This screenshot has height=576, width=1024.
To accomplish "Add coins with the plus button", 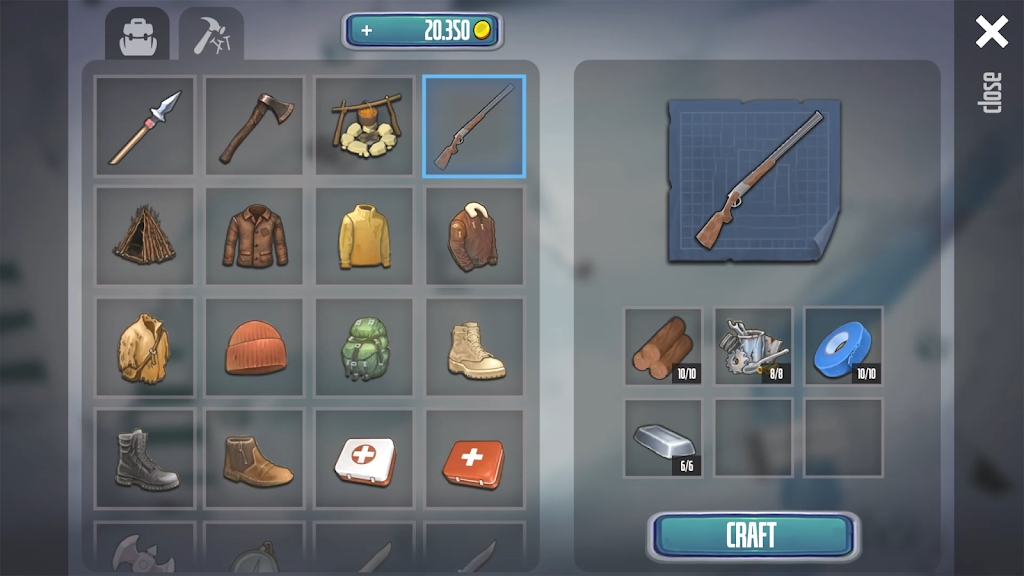I will click(x=367, y=31).
